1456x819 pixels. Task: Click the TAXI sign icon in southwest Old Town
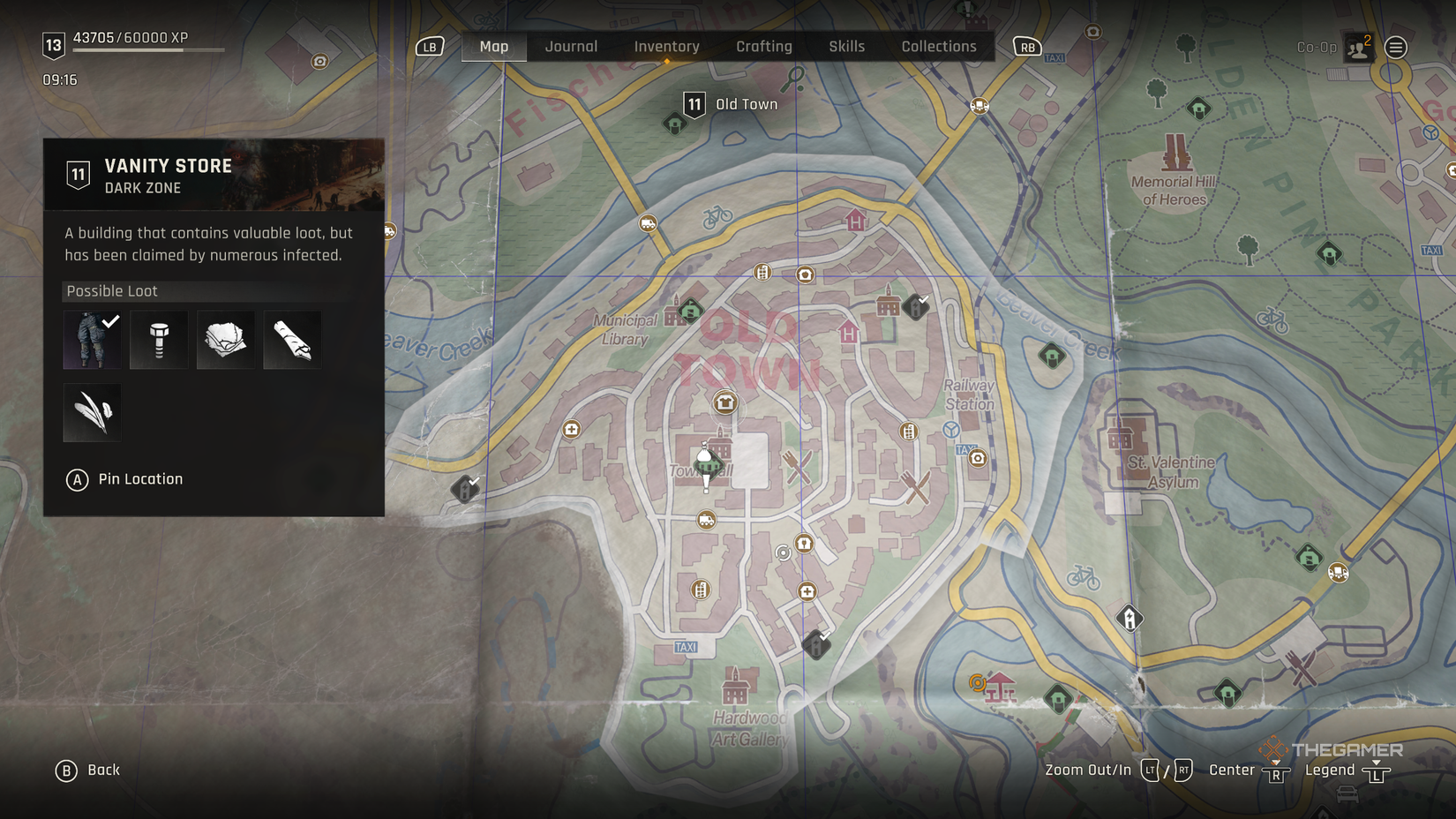[687, 646]
